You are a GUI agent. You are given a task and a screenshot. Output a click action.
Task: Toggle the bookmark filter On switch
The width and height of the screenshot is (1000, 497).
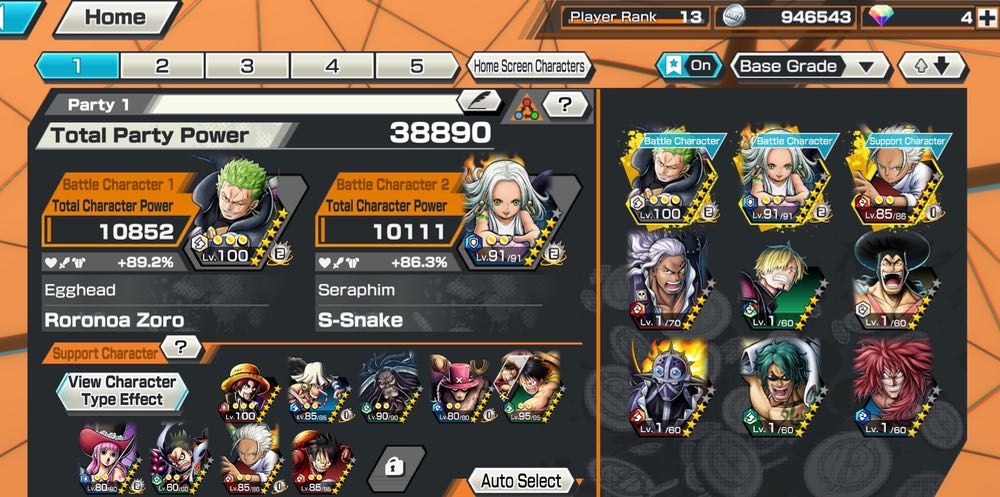[x=688, y=66]
